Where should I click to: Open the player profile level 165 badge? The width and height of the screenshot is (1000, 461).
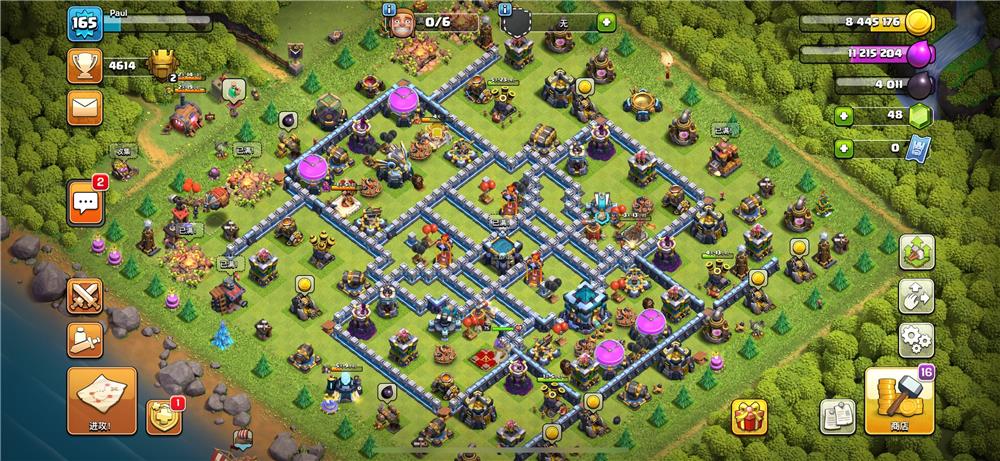pos(85,24)
